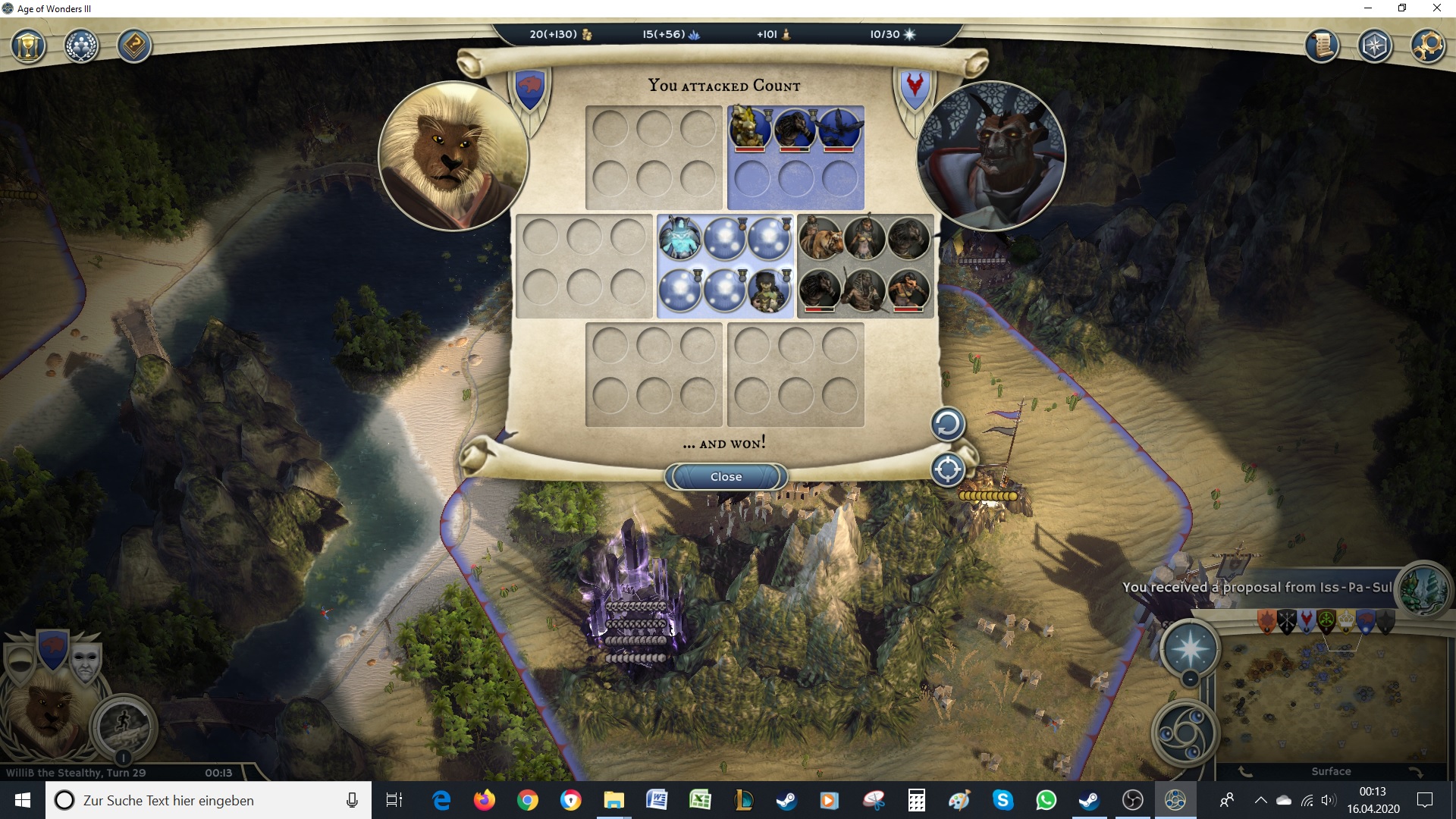
Task: Click the triple swirl end-turn button
Action: [1185, 733]
